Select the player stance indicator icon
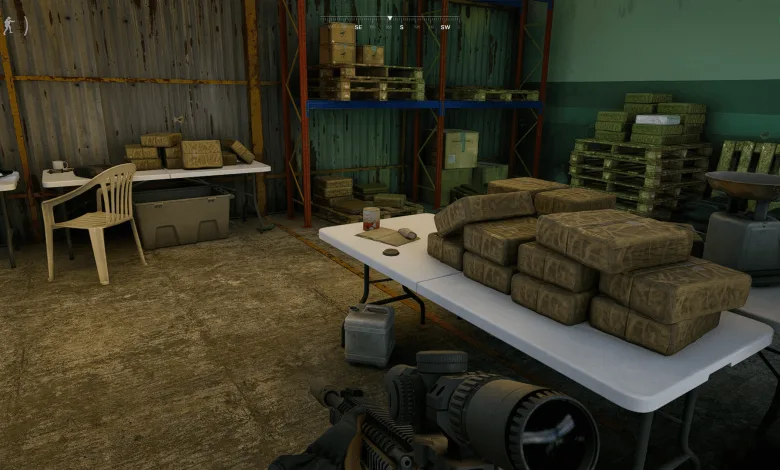The image size is (780, 470). pos(10,25)
